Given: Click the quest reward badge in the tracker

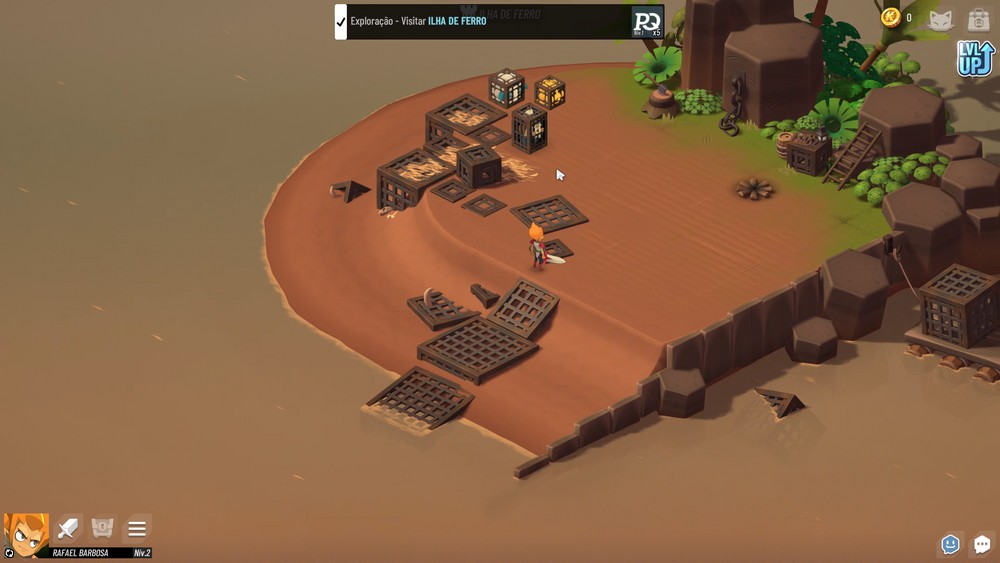Looking at the screenshot, I should 647,22.
